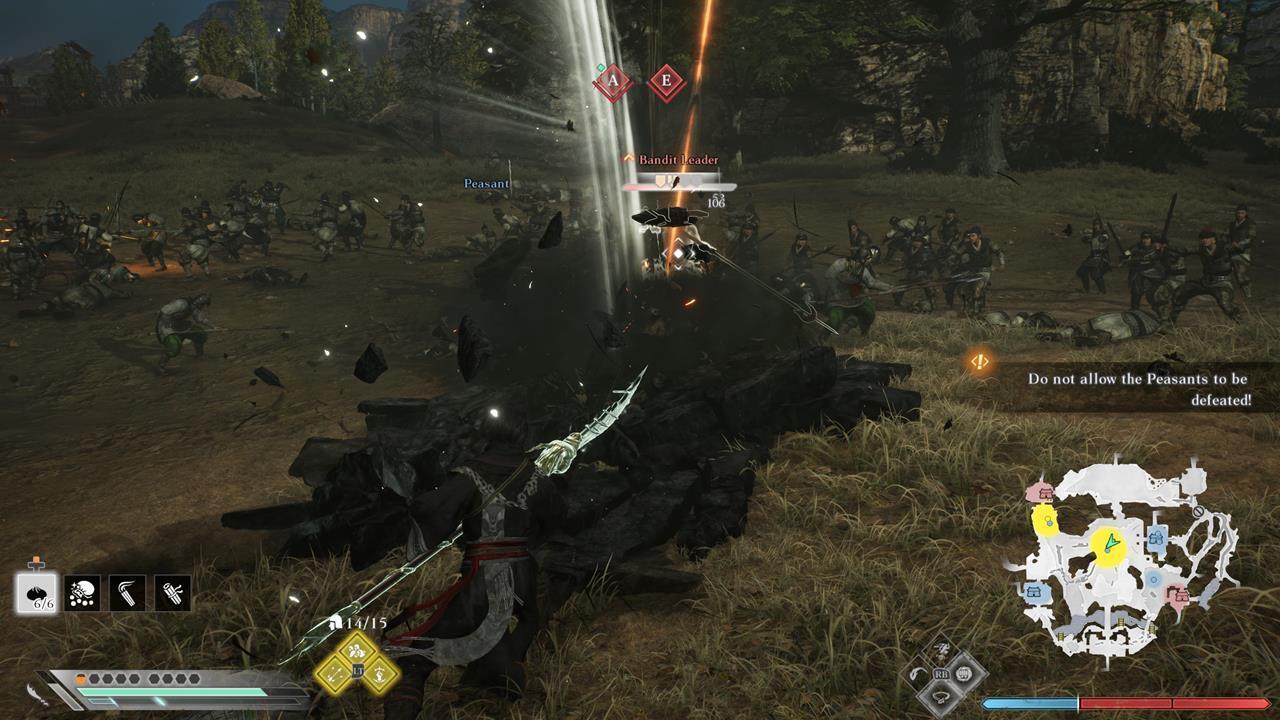Select the firecracker bundle item slot
The width and height of the screenshot is (1280, 720).
pyautogui.click(x=172, y=592)
